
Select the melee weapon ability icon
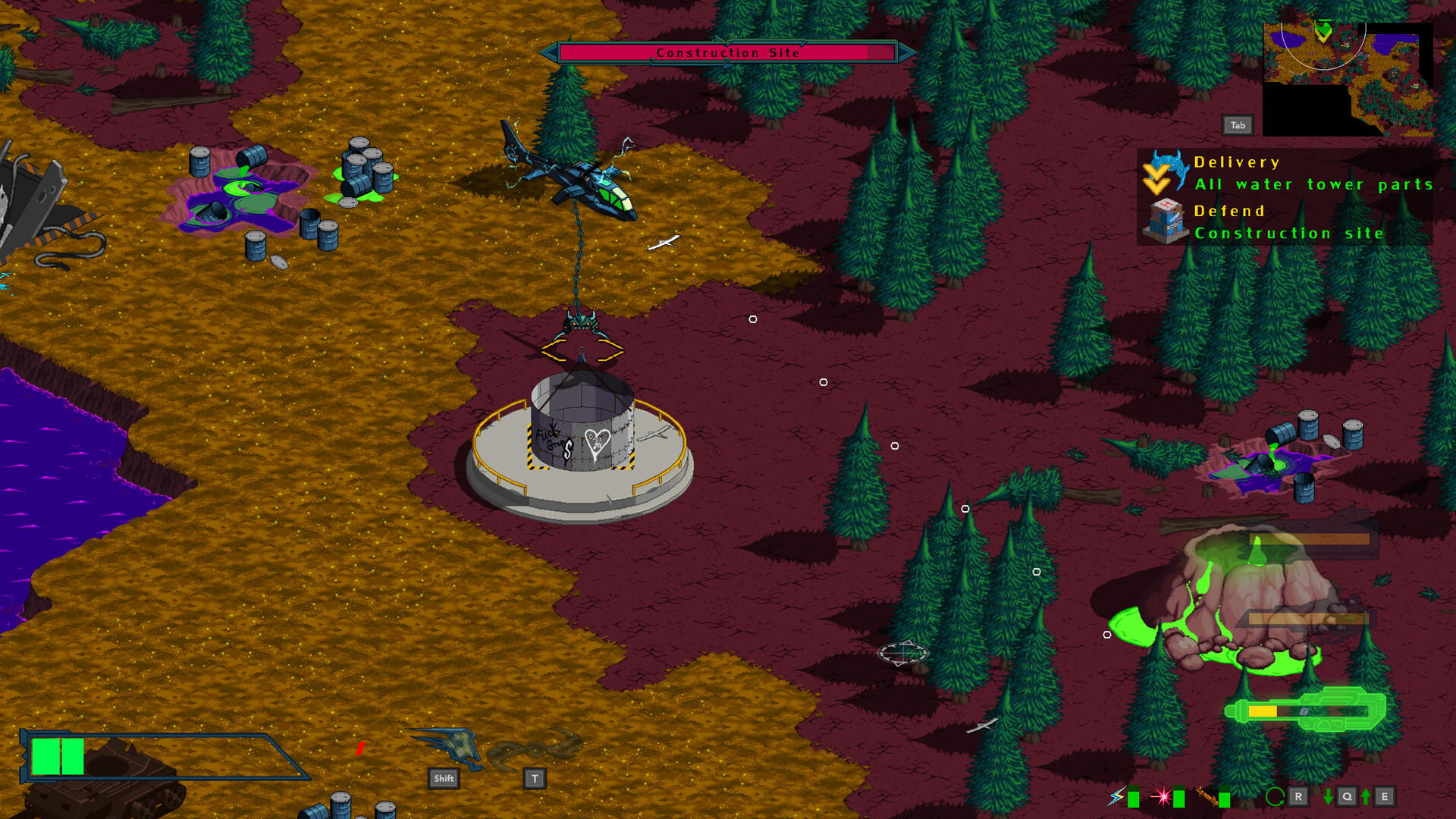point(1209,797)
